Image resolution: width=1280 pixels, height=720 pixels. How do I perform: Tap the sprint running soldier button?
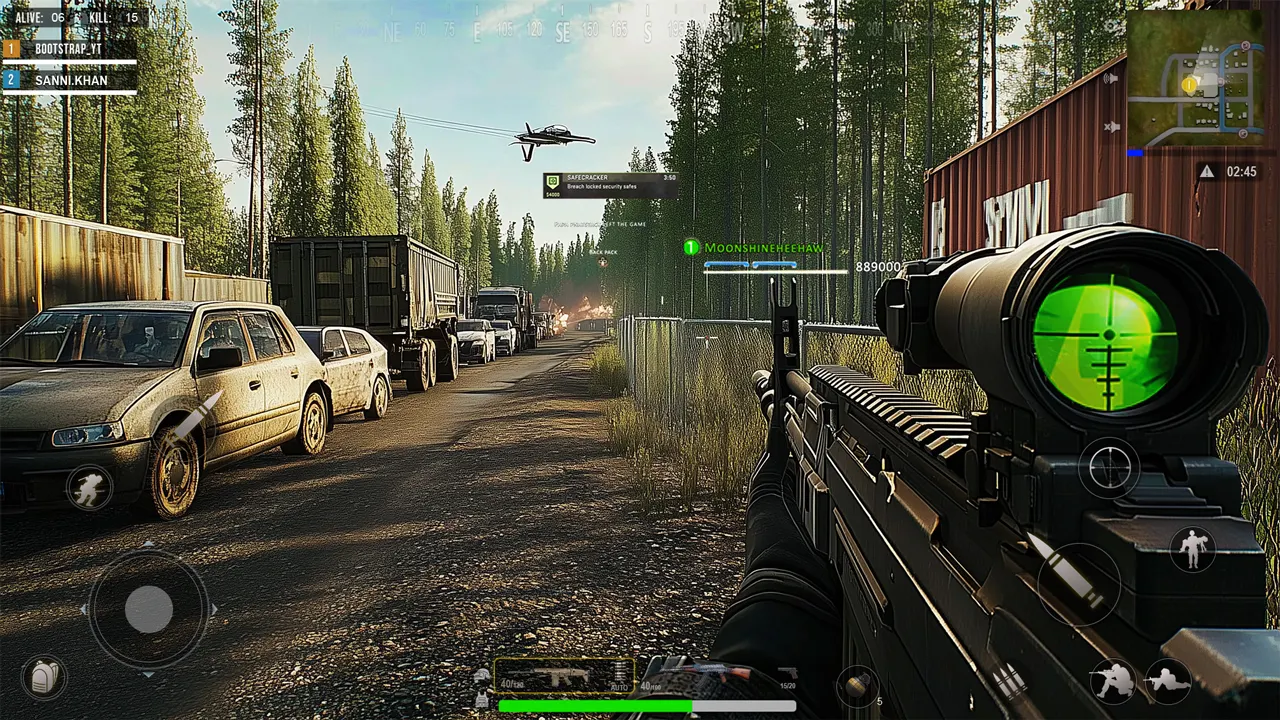coord(89,487)
